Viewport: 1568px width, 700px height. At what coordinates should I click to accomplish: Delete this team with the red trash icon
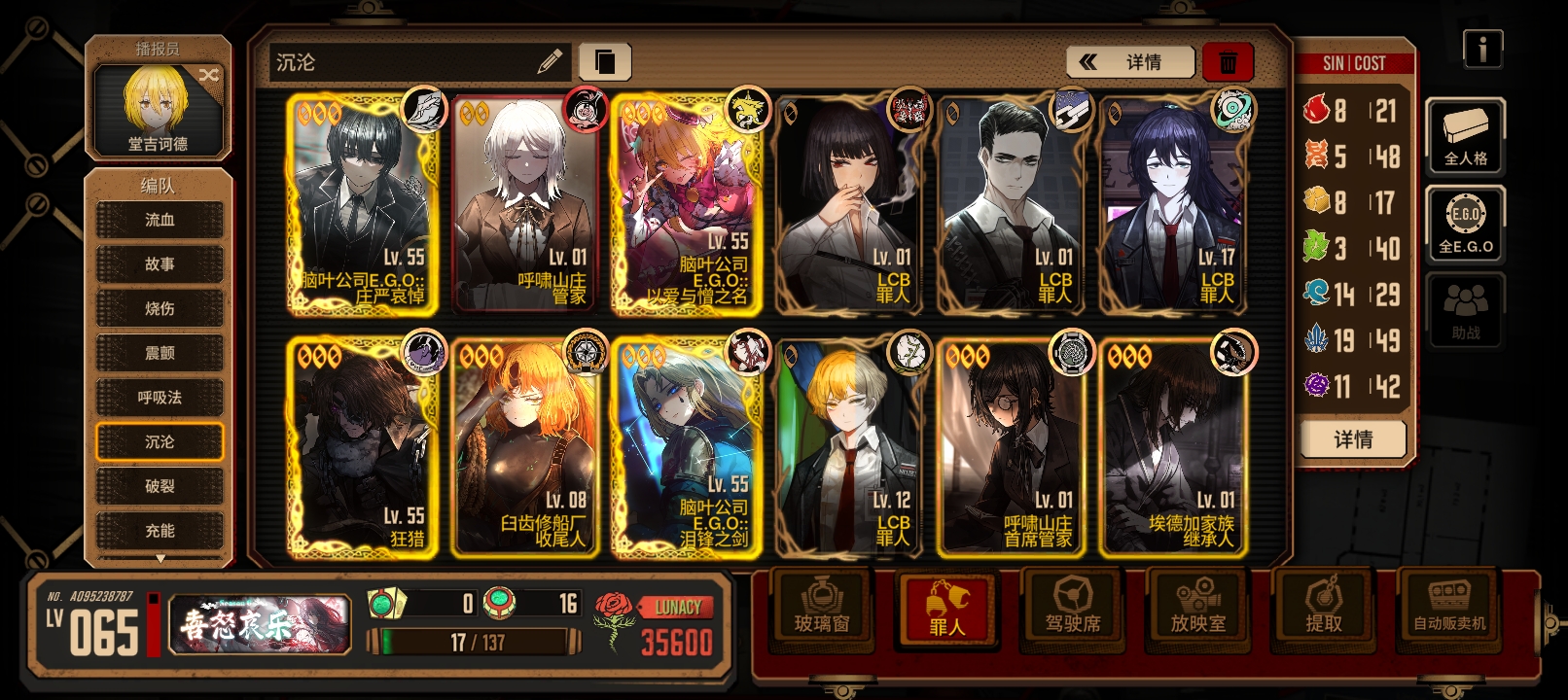click(x=1228, y=60)
